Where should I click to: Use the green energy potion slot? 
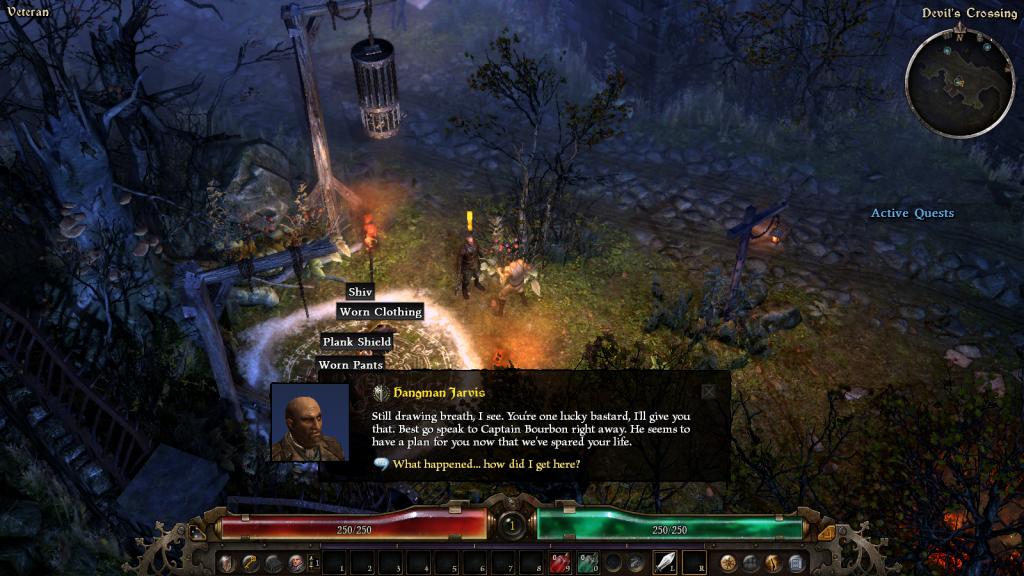point(587,563)
